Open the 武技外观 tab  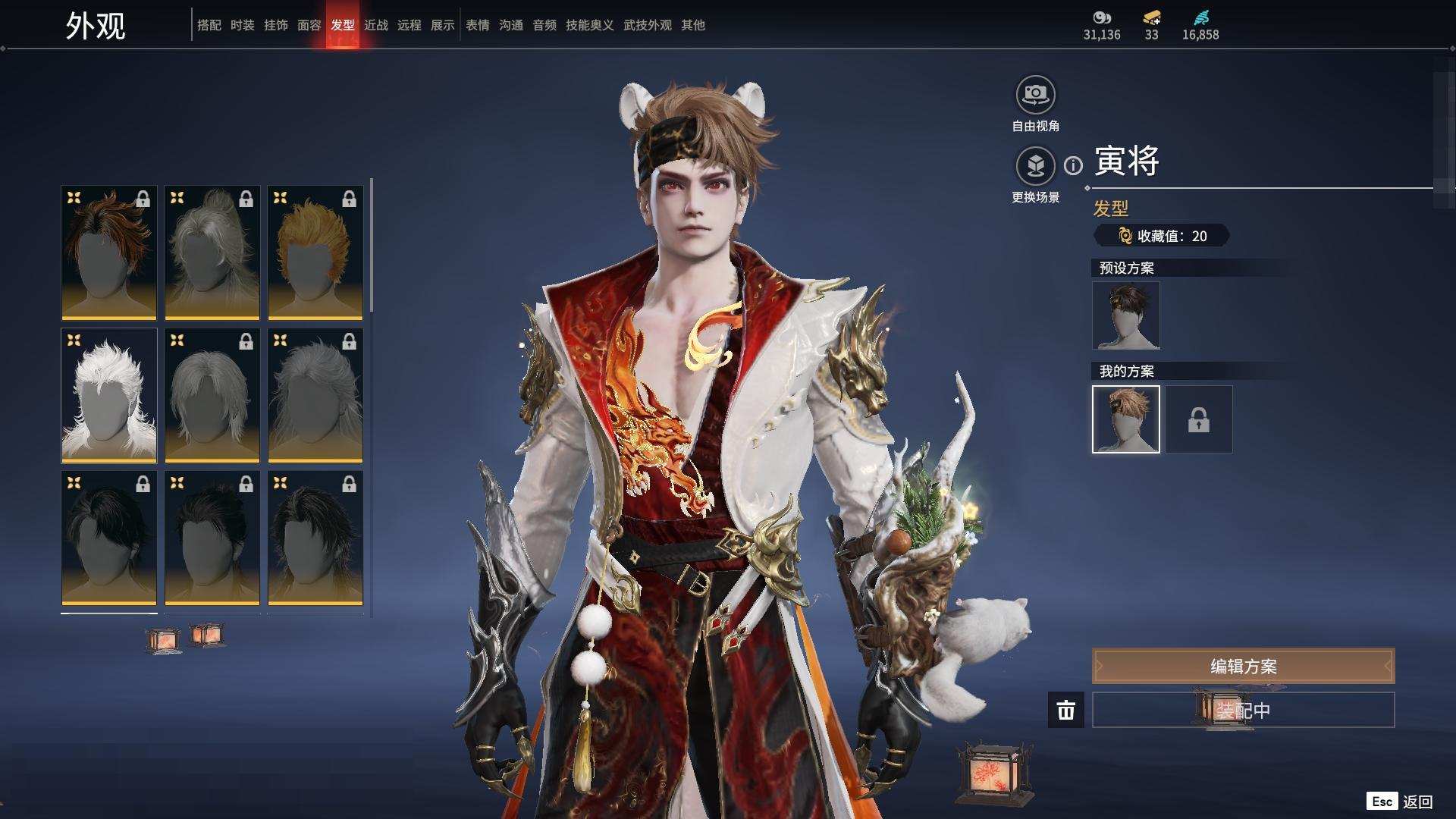point(648,25)
